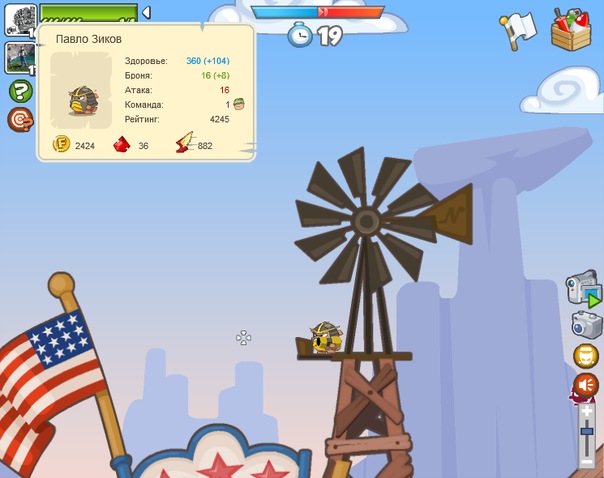Open the weapons crate inventory
604x478 pixels.
click(x=571, y=28)
